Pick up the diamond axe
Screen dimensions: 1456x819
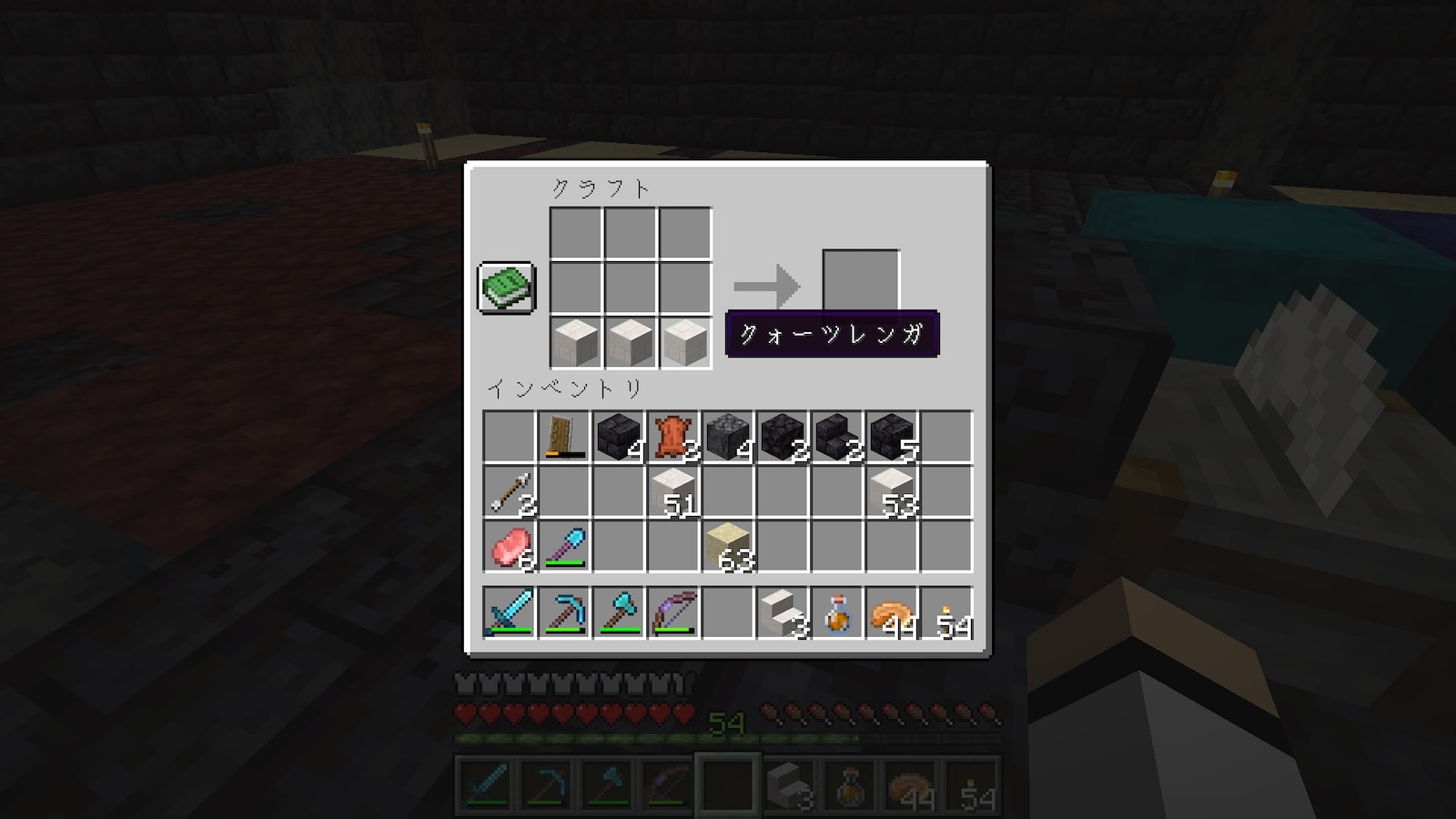[x=619, y=612]
